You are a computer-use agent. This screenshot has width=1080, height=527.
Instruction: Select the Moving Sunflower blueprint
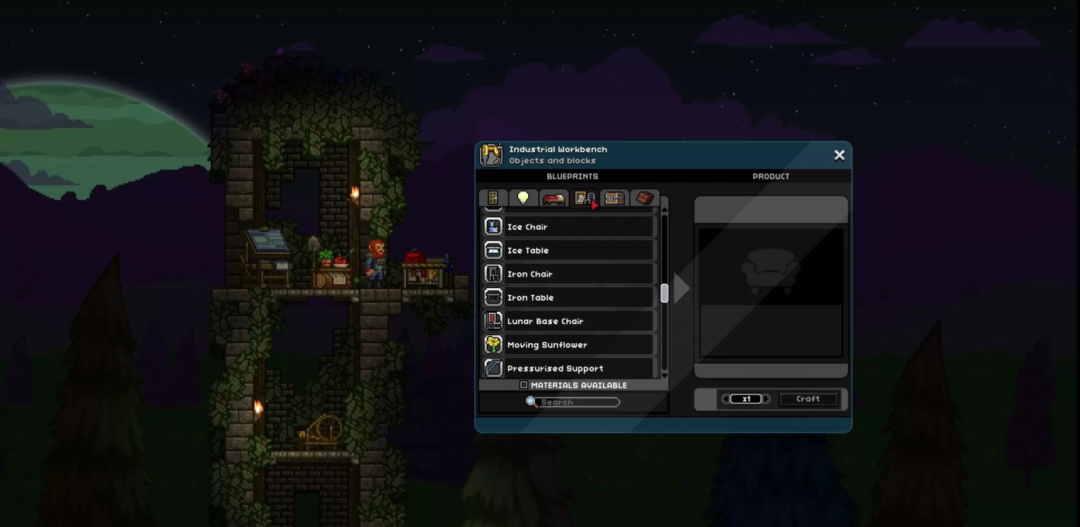click(x=568, y=345)
